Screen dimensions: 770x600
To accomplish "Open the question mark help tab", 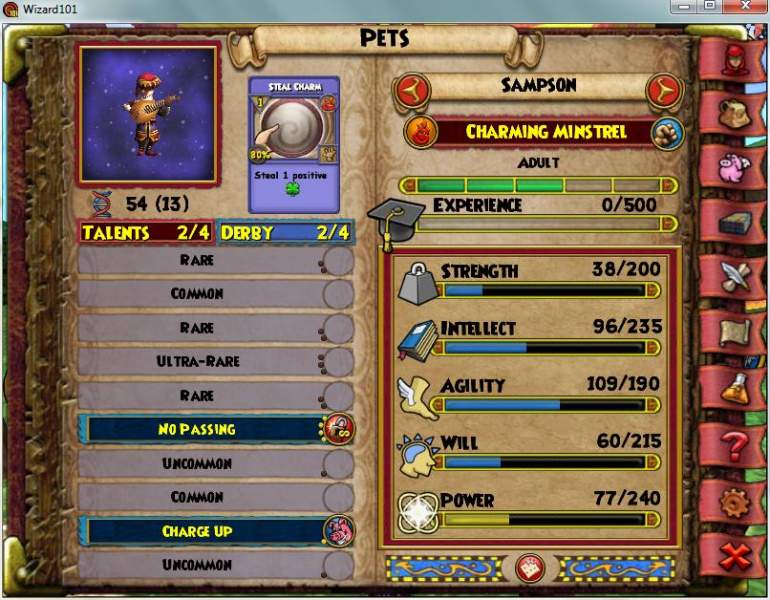I will [735, 443].
